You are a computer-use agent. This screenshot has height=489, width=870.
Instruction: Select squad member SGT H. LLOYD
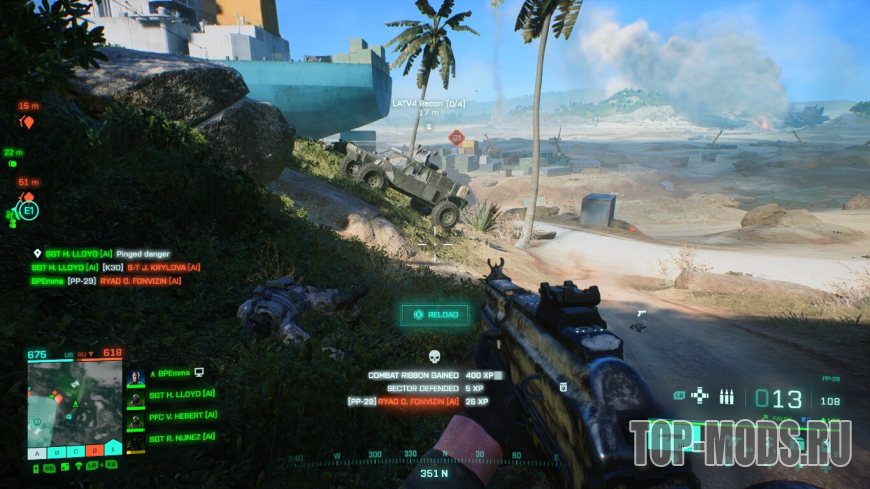click(x=181, y=394)
